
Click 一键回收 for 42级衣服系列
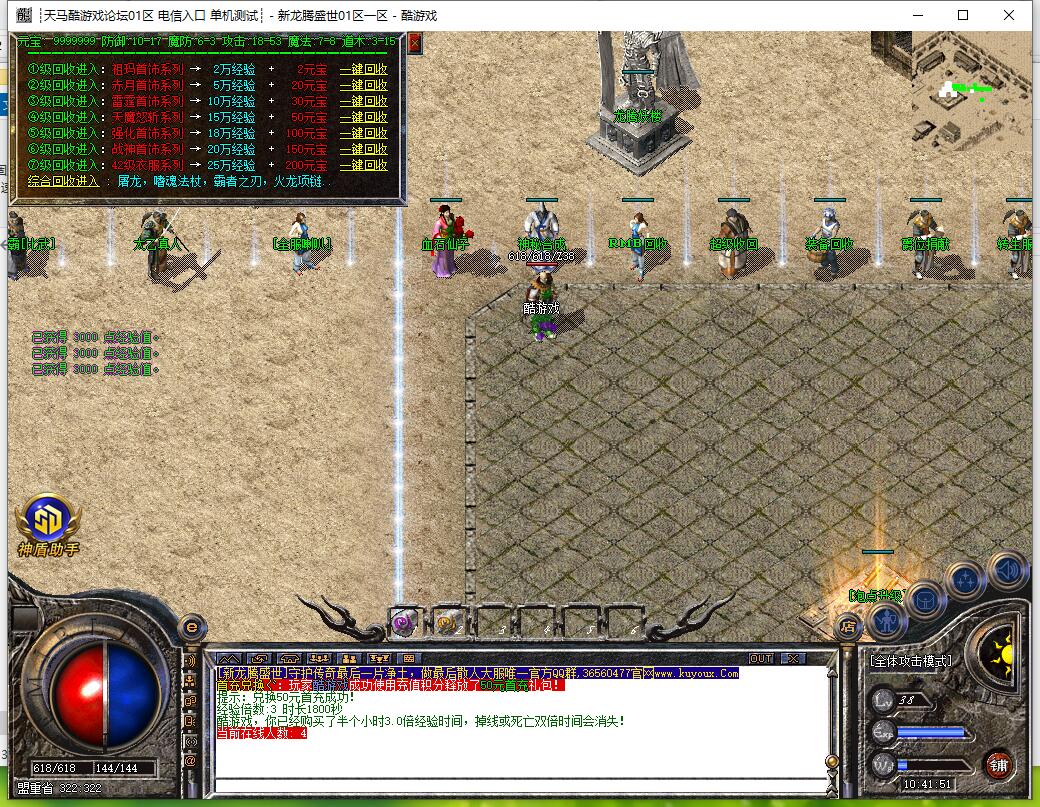point(363,165)
